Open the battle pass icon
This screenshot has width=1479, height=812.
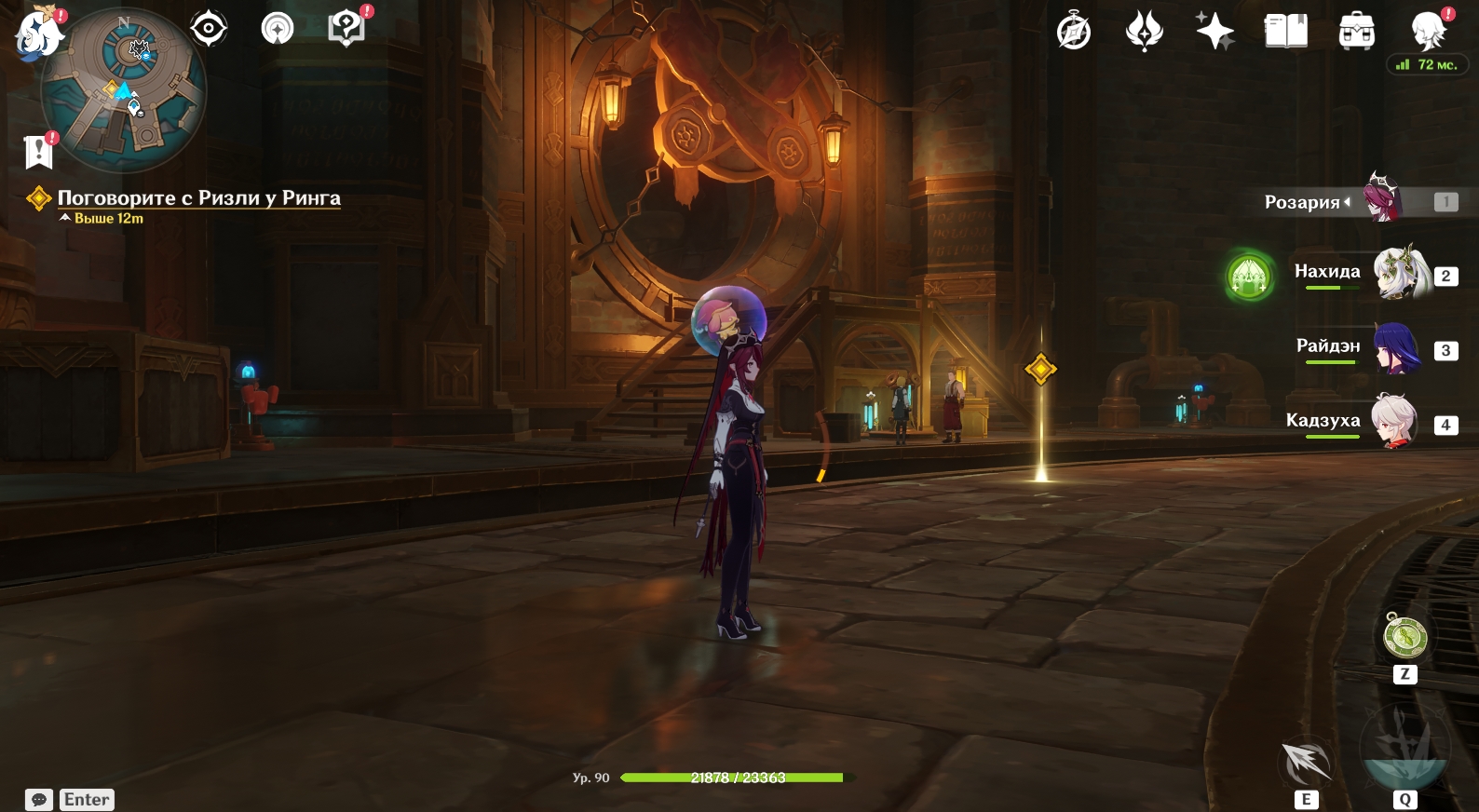(1144, 32)
